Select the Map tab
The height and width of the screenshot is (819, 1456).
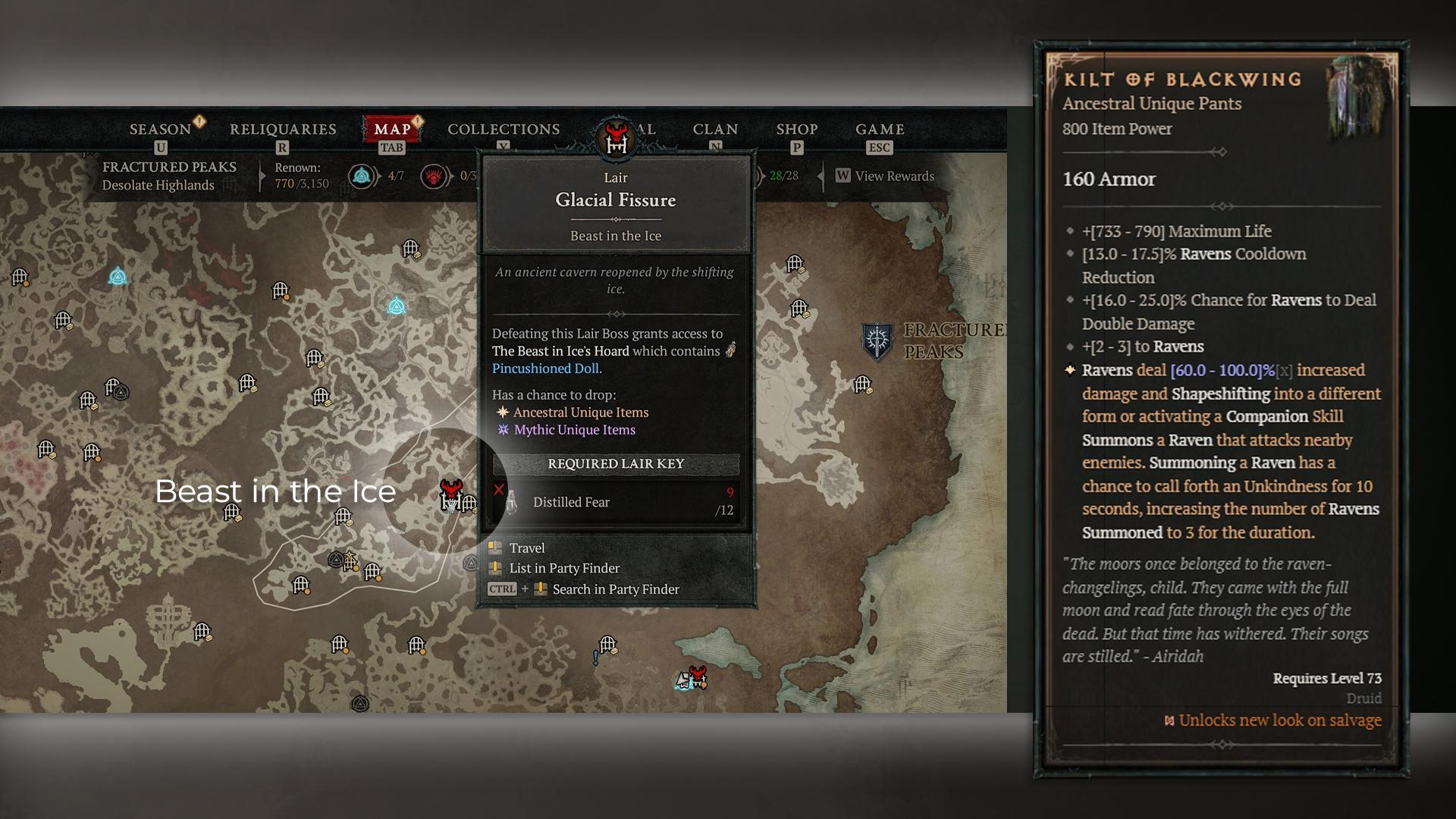pos(392,130)
